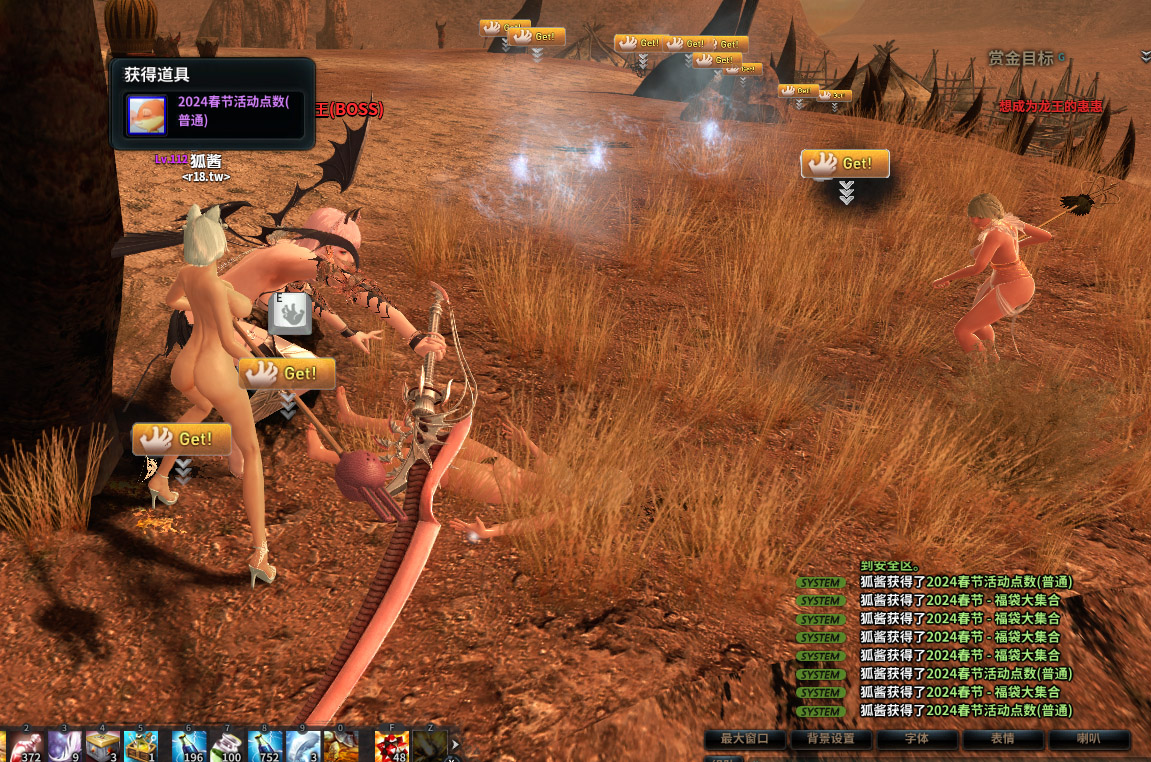The image size is (1151, 762).
Task: Click the hotbar's right arrow
Action: [x=455, y=745]
